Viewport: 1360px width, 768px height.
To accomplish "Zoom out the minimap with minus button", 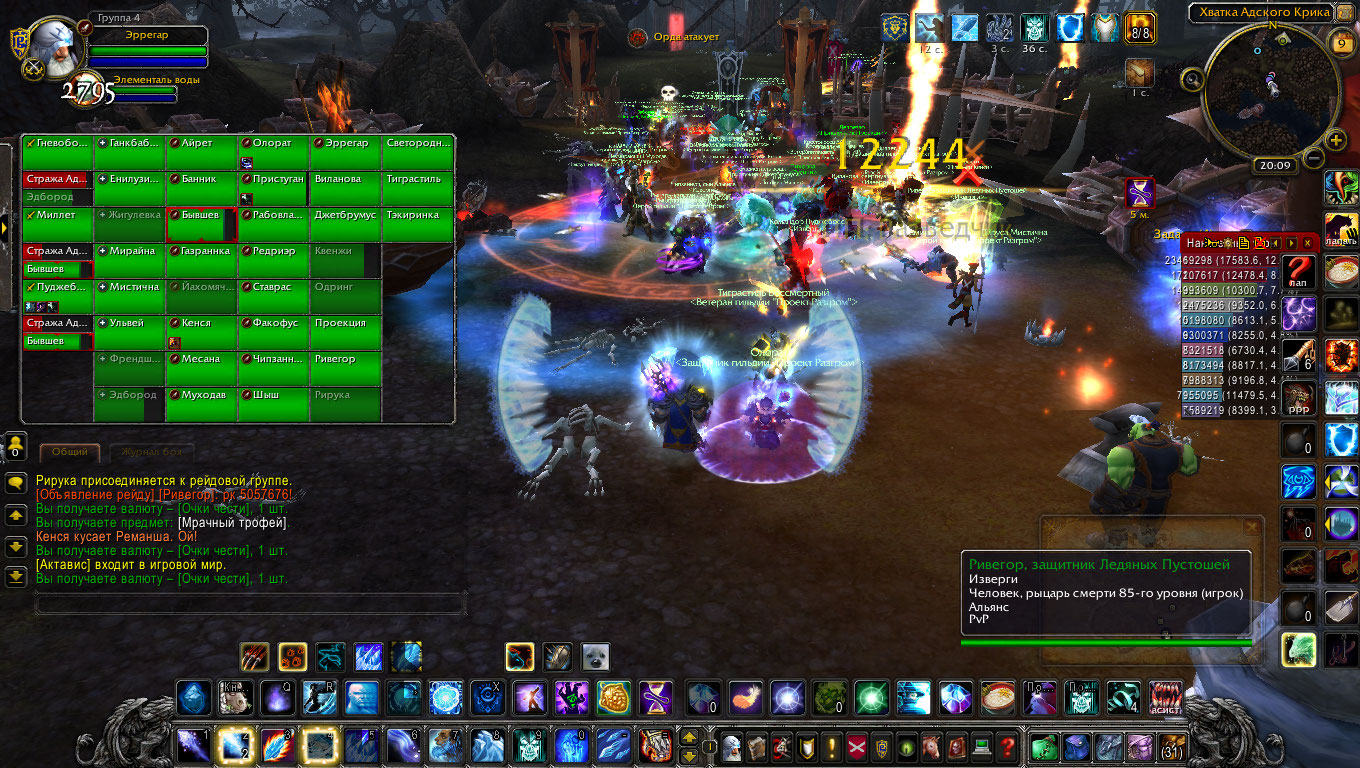I will (1314, 157).
